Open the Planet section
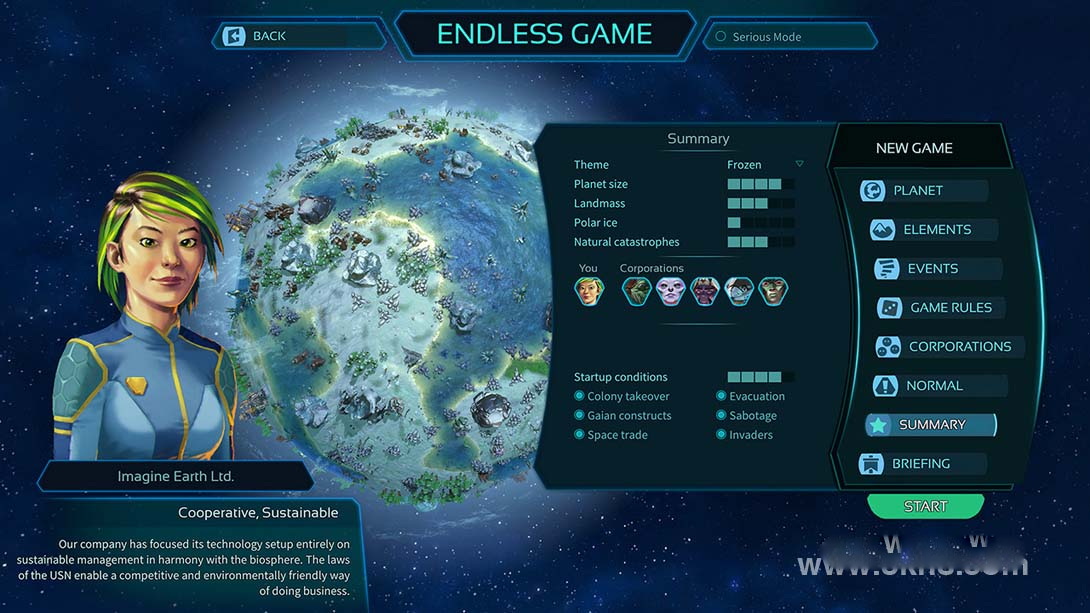 click(917, 191)
